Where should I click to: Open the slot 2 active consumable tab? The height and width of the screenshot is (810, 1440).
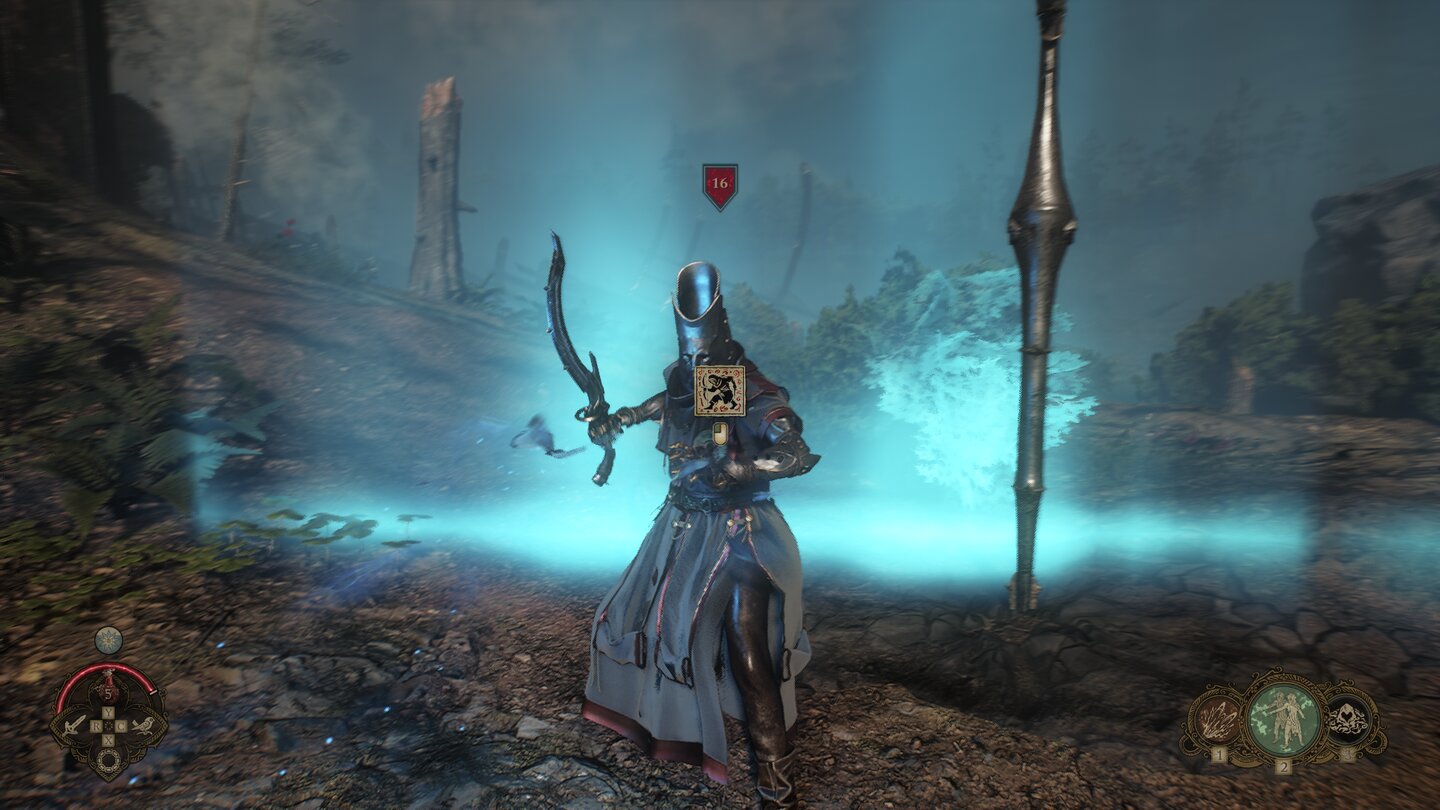tap(1283, 767)
